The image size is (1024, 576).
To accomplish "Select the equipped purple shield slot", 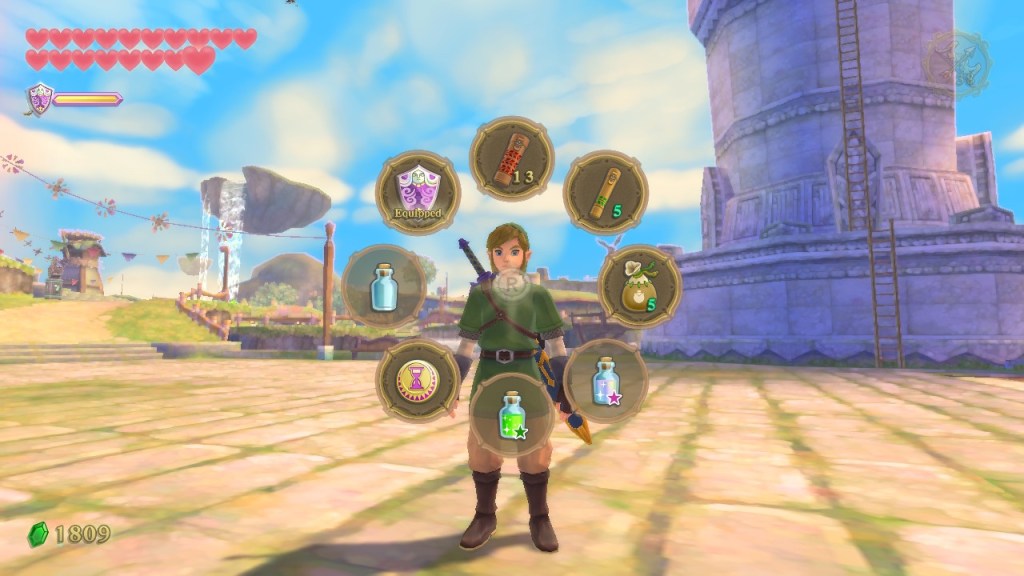I will point(418,193).
